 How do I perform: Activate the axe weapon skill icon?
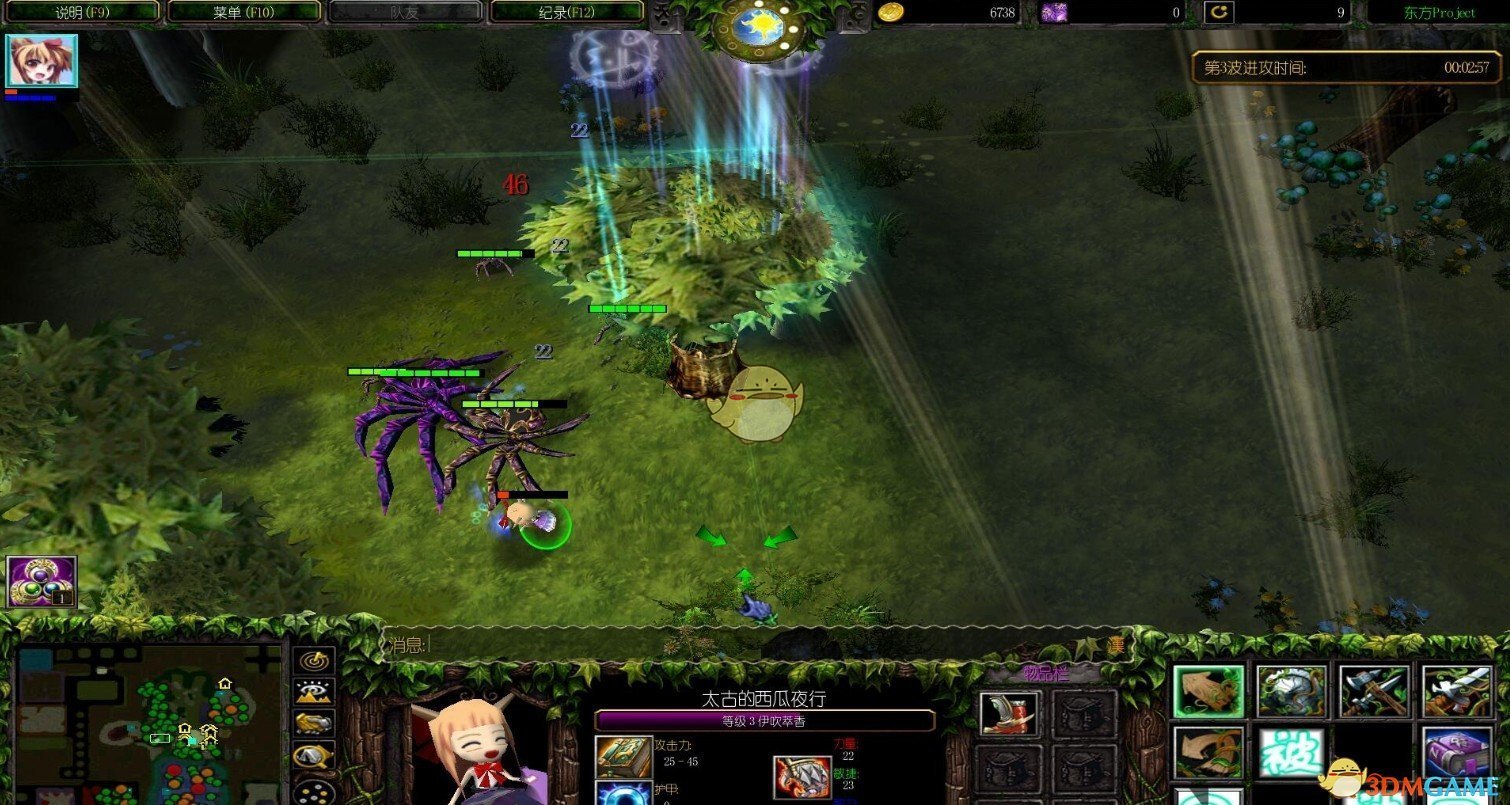(x=1373, y=690)
